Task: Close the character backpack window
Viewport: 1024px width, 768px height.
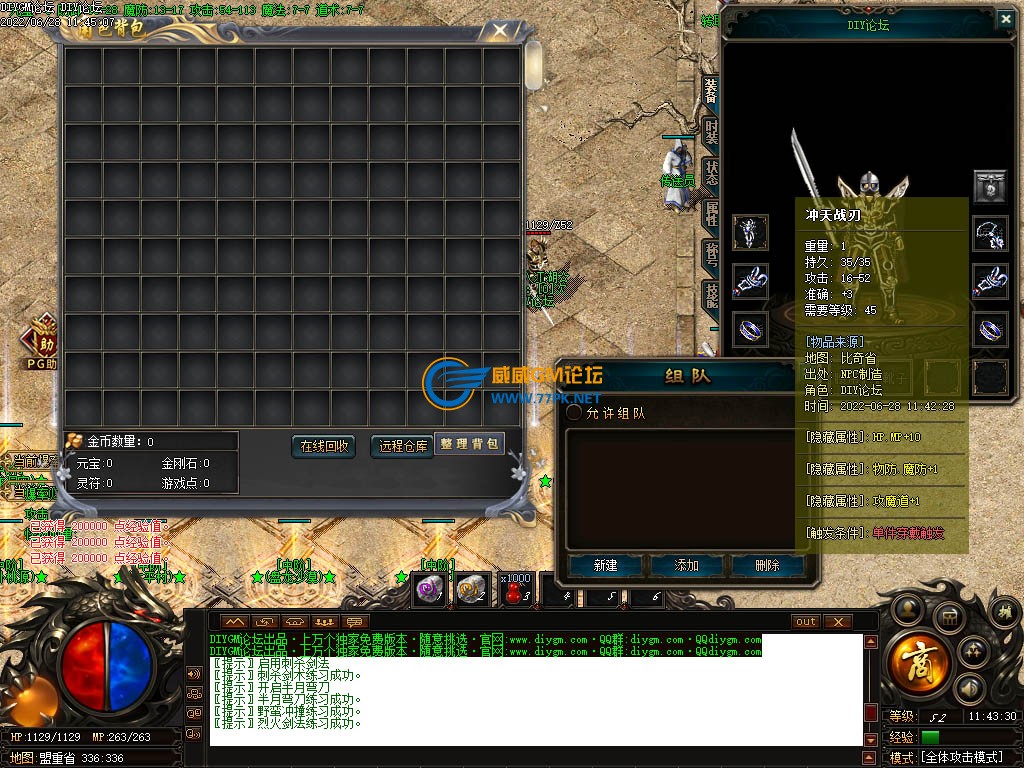Action: pos(500,30)
